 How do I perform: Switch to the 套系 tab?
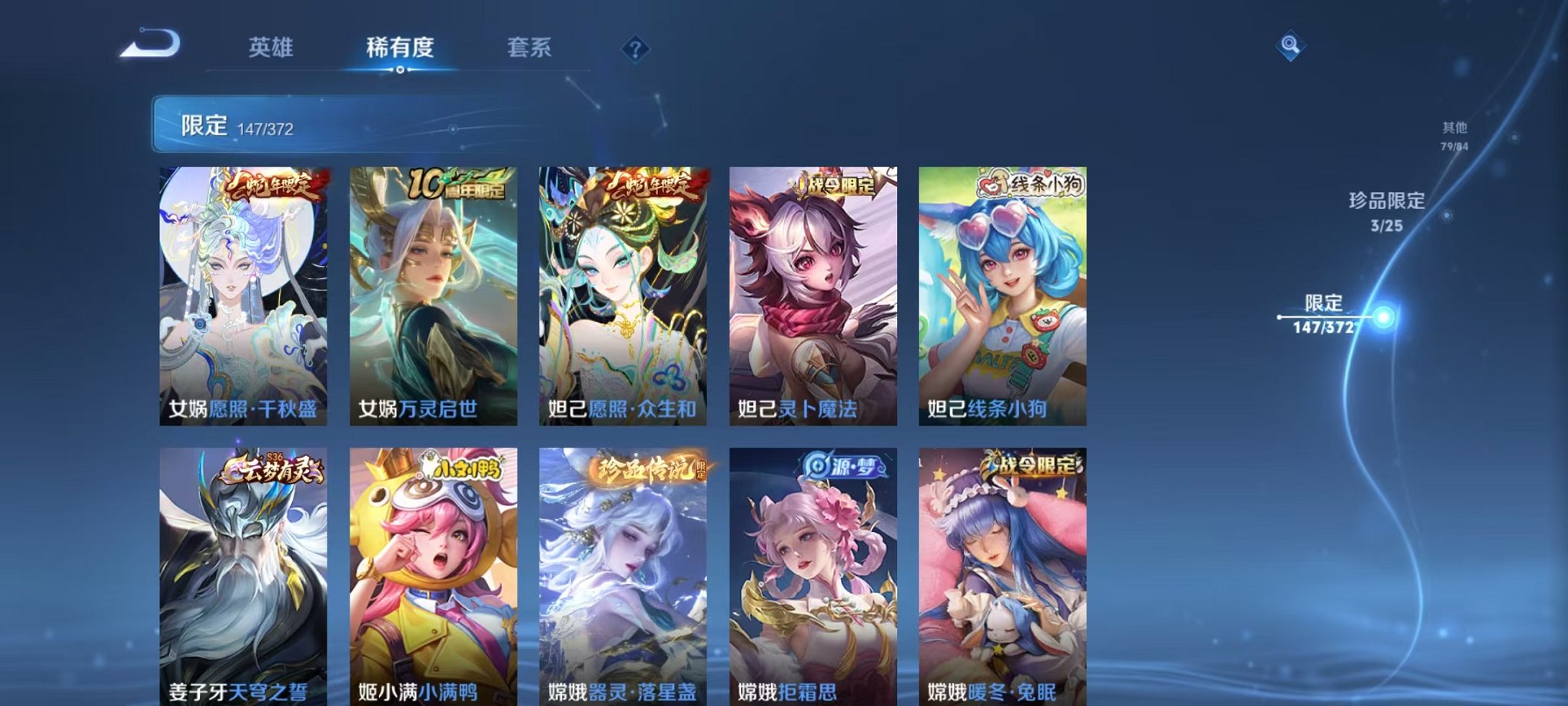click(529, 48)
